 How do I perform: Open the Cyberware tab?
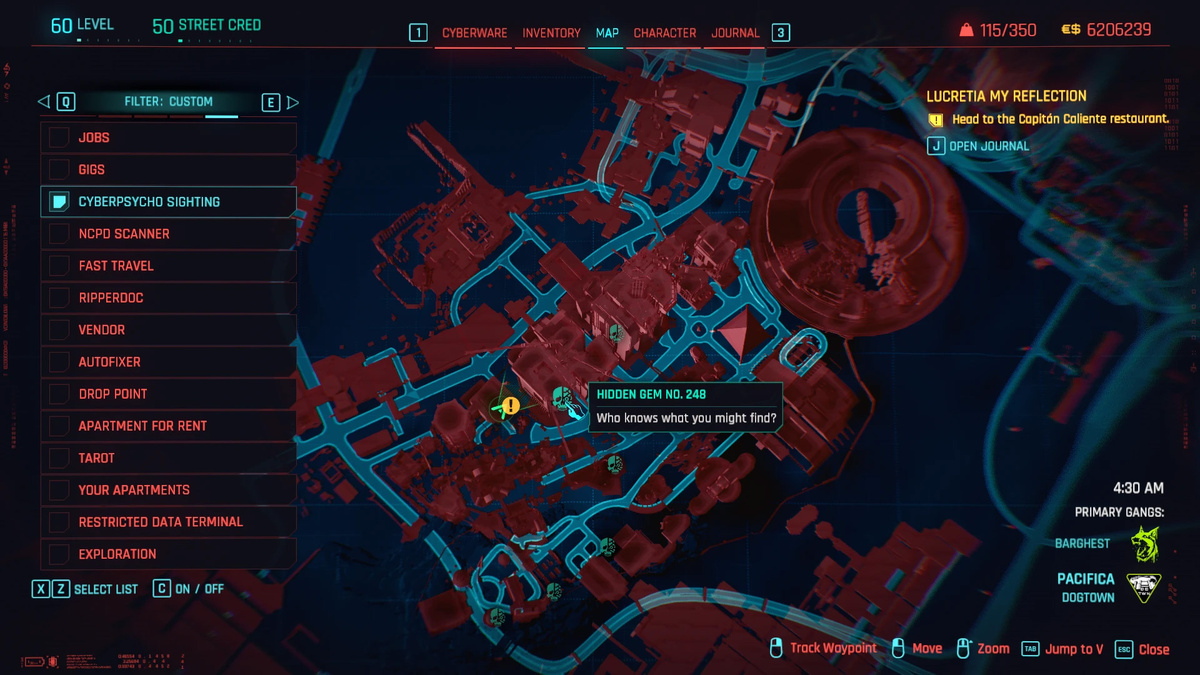point(474,33)
